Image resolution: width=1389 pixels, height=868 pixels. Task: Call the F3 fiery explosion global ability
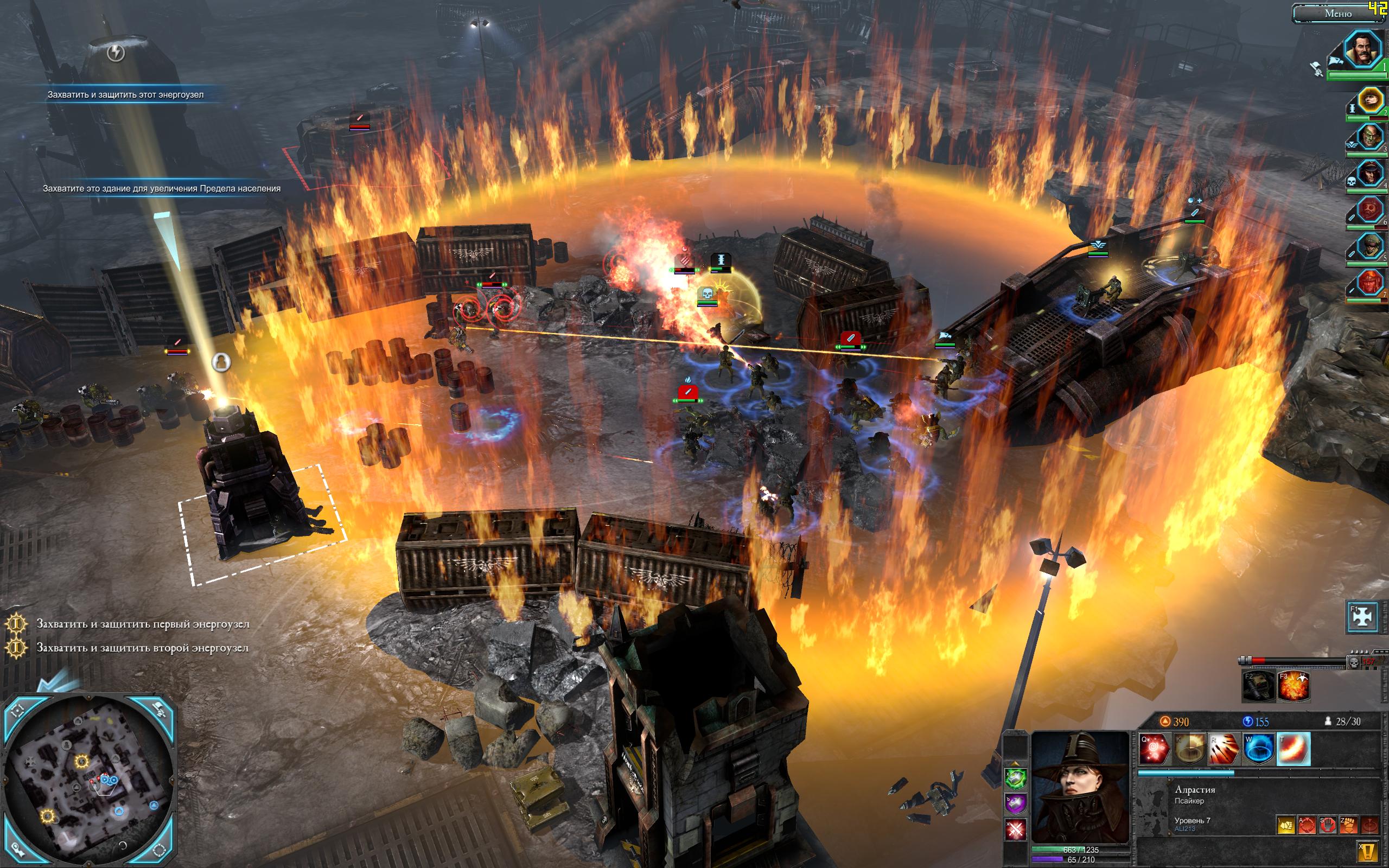[1294, 687]
